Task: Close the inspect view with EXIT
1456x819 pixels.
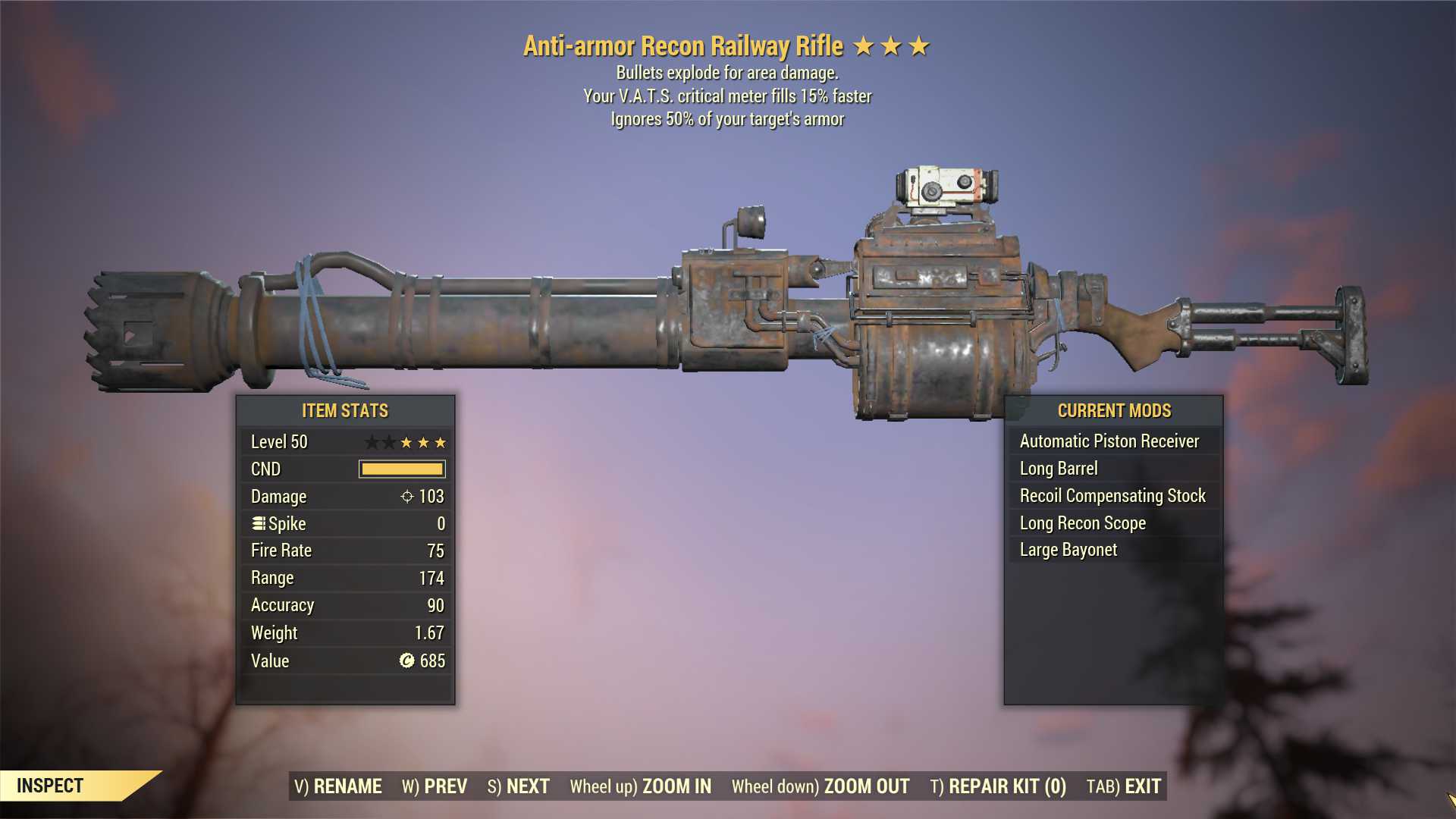Action: pyautogui.click(x=1124, y=786)
